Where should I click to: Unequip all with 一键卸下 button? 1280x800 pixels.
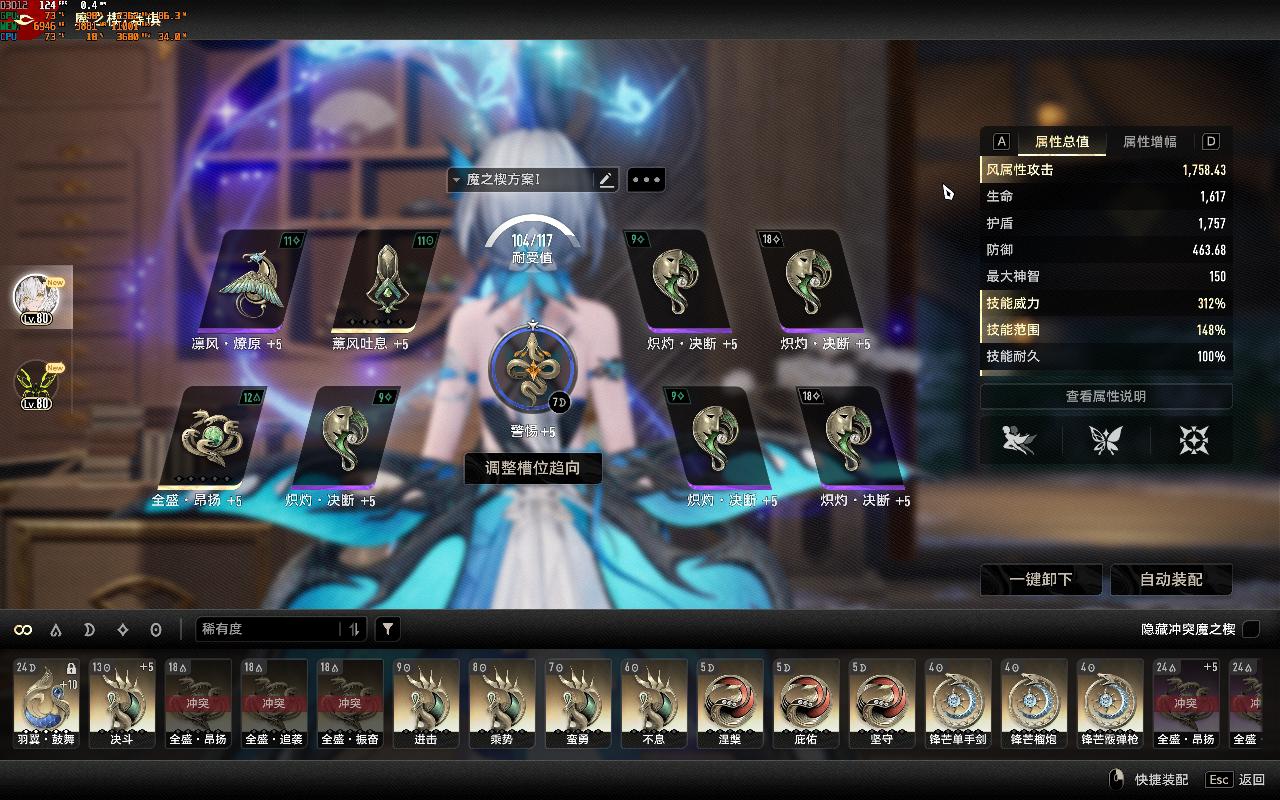point(1041,580)
